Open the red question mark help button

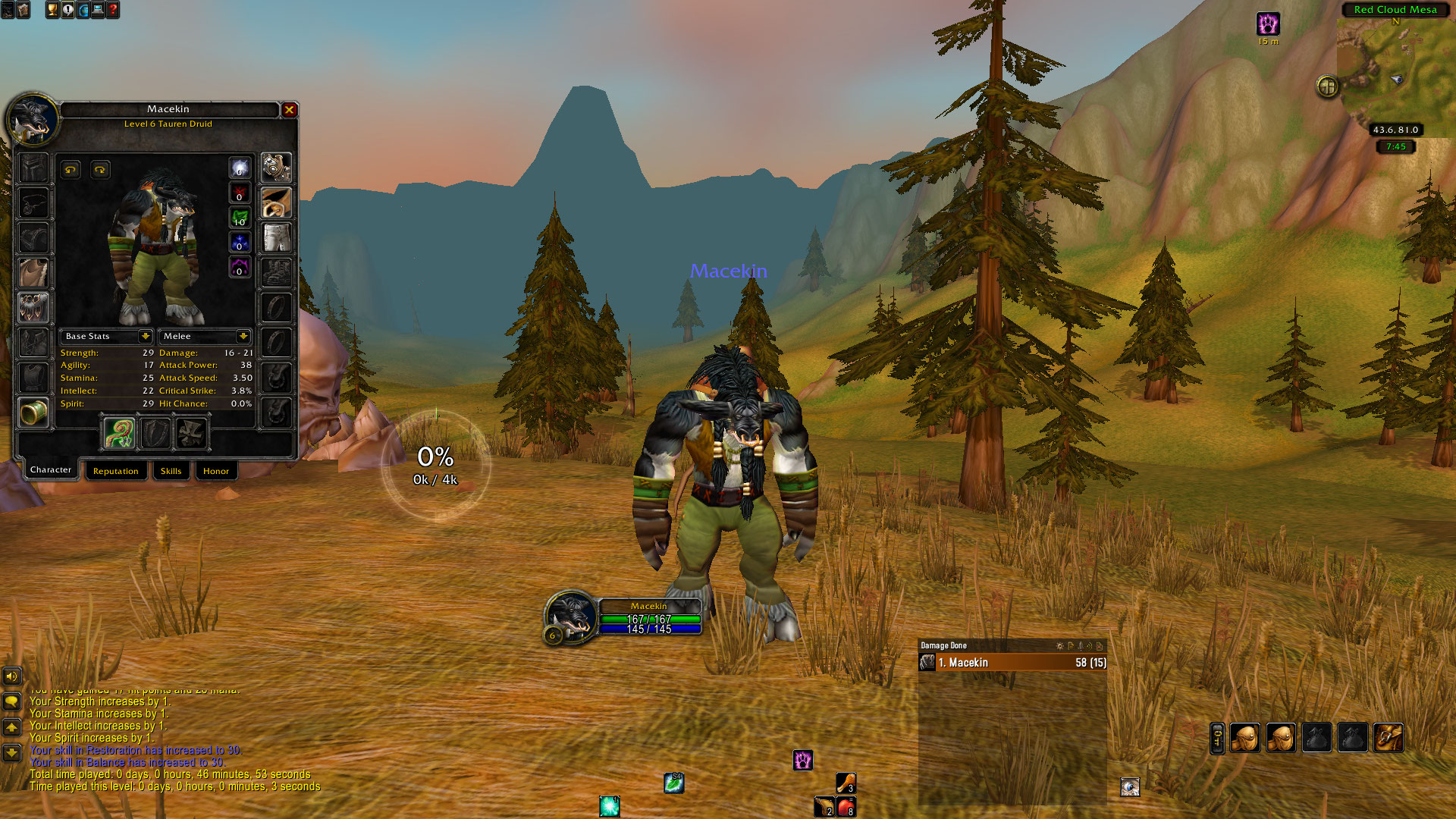113,10
